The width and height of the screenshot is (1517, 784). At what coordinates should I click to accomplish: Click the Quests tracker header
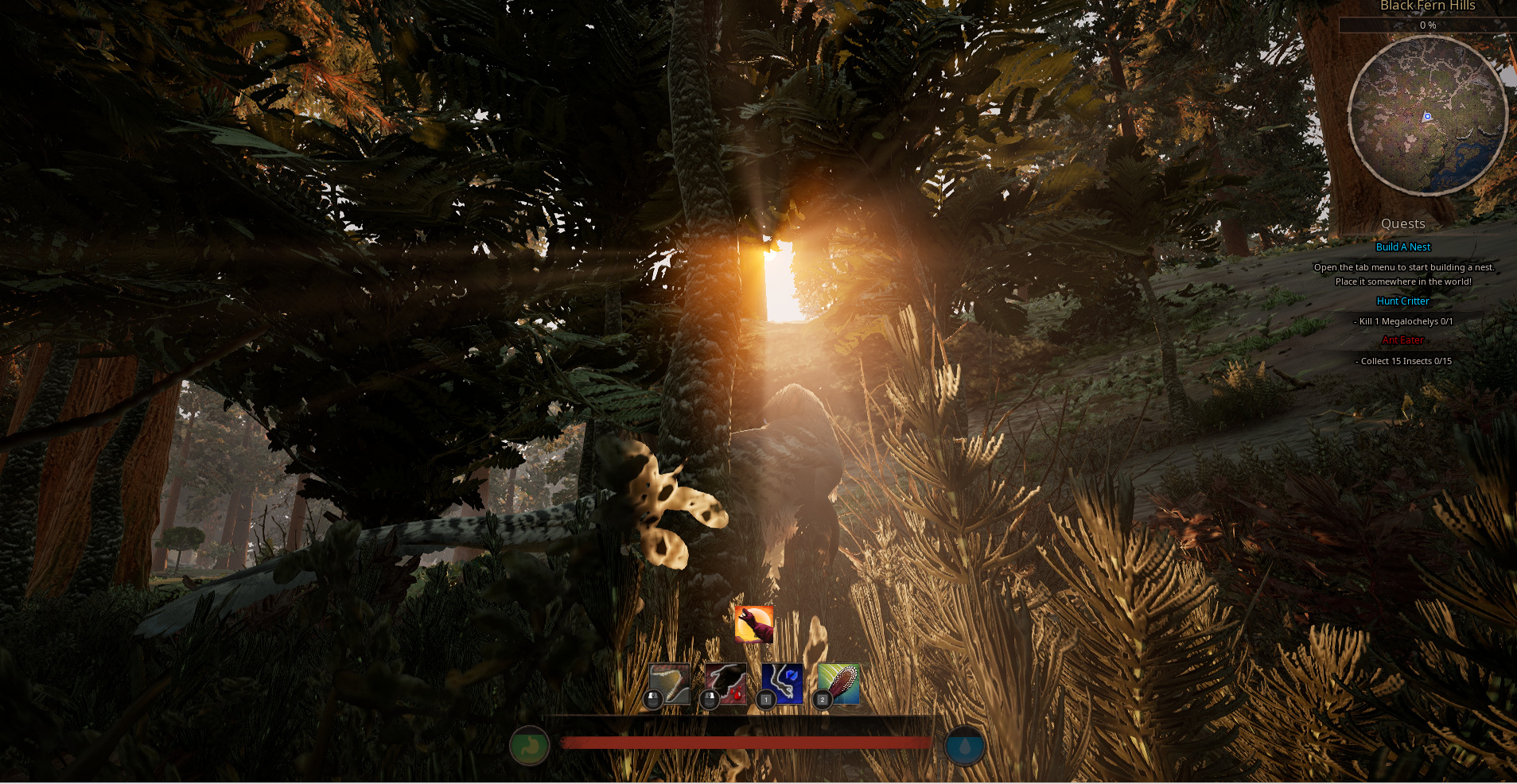(1403, 224)
